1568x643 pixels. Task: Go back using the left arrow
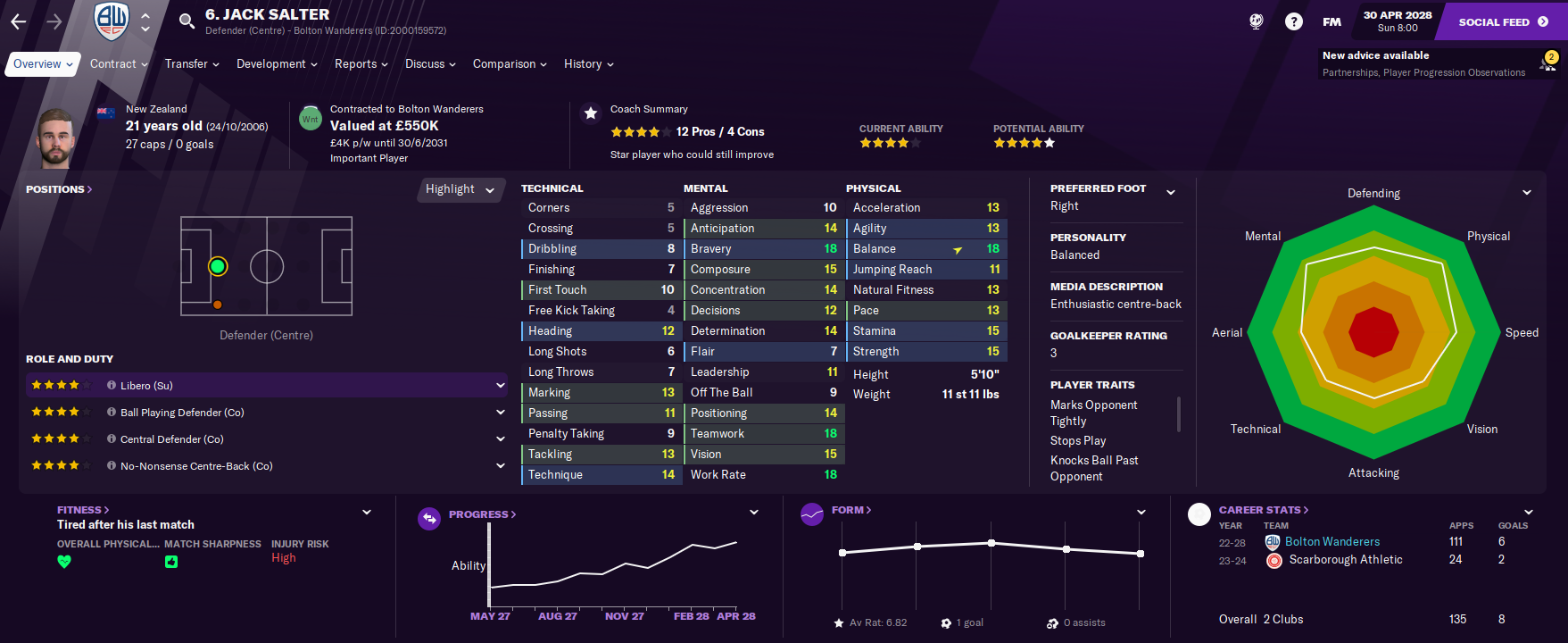19,21
